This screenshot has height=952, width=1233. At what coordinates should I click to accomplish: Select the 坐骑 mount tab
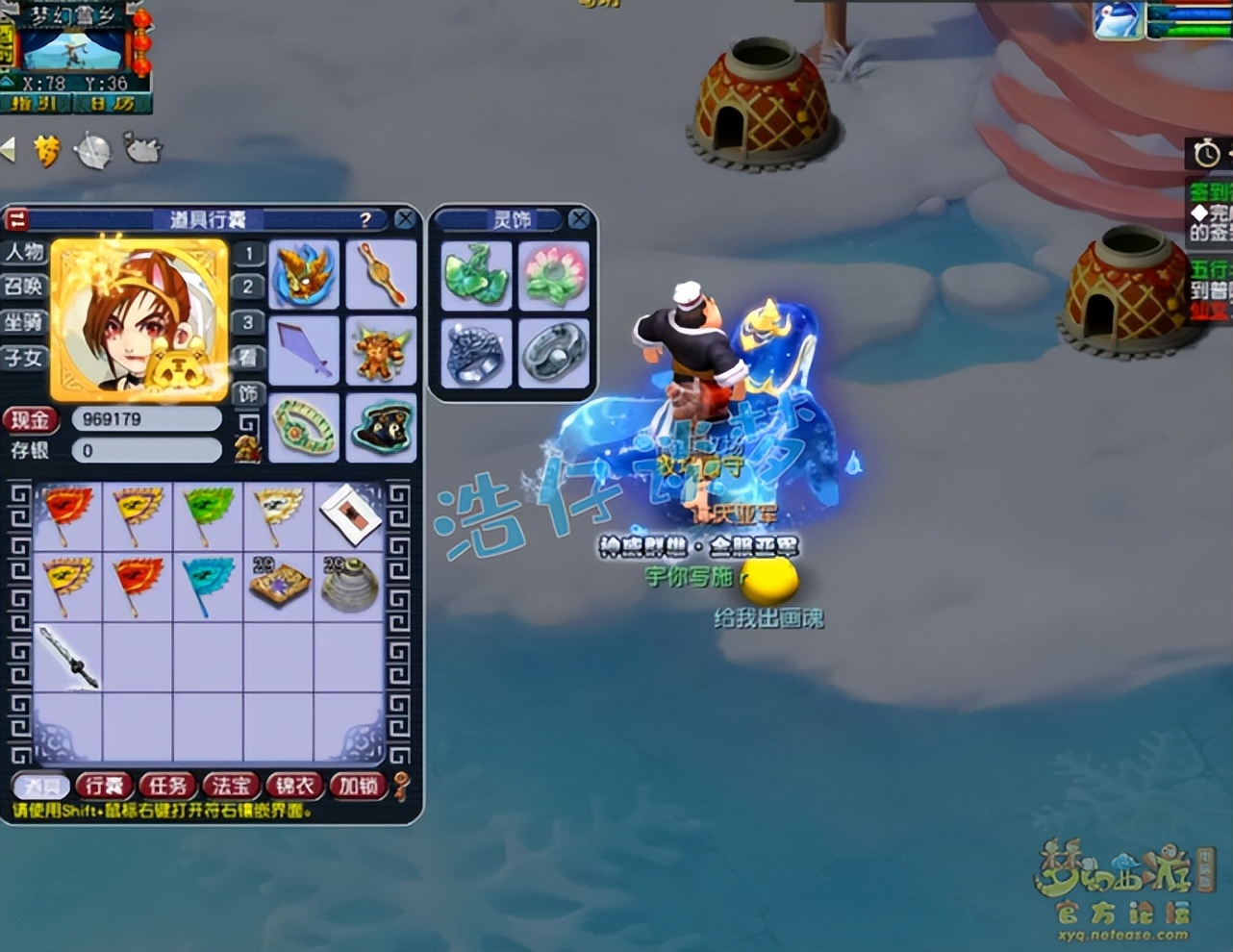pos(24,322)
